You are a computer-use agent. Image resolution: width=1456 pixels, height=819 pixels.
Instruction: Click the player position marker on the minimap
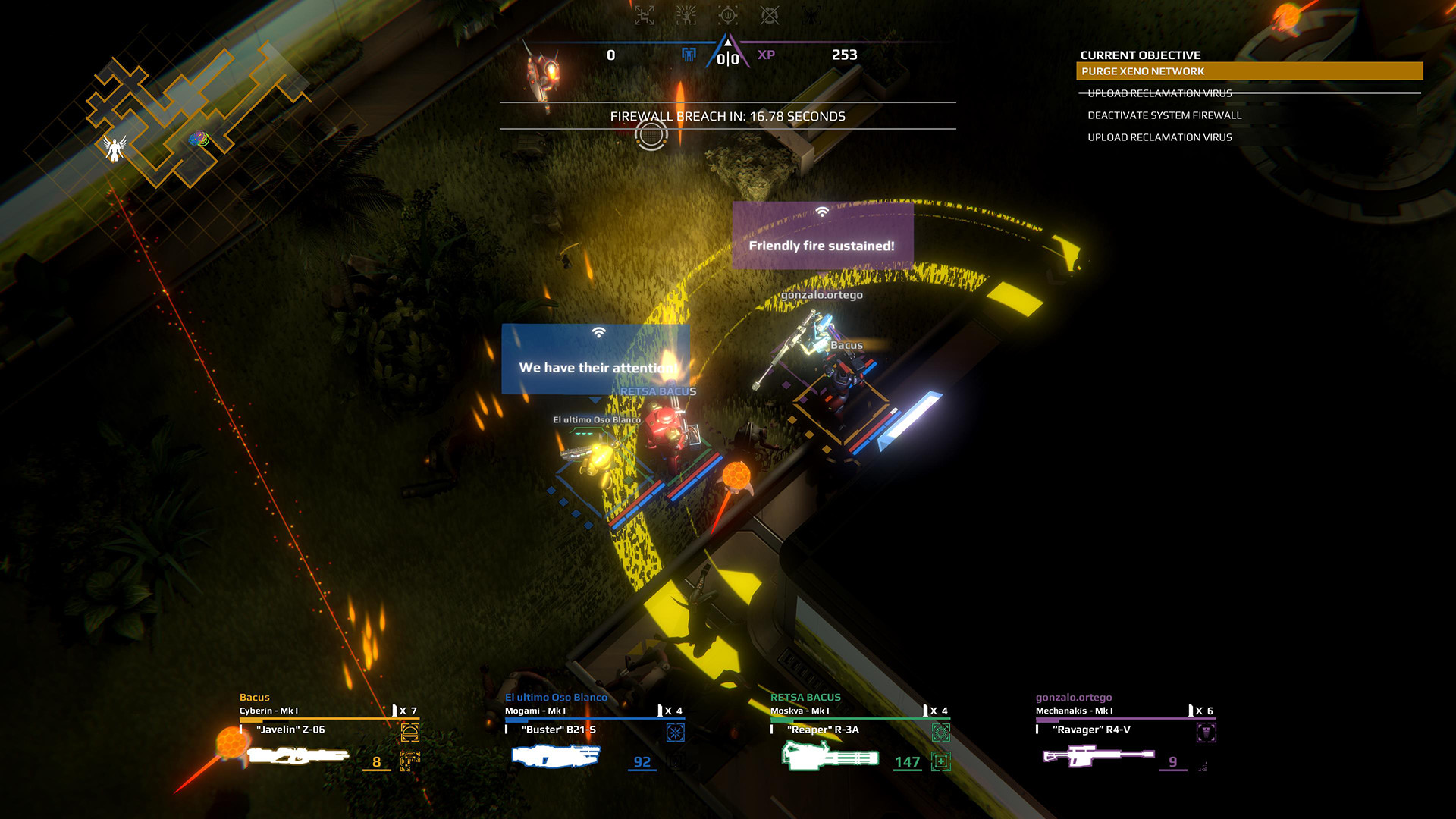coord(115,149)
